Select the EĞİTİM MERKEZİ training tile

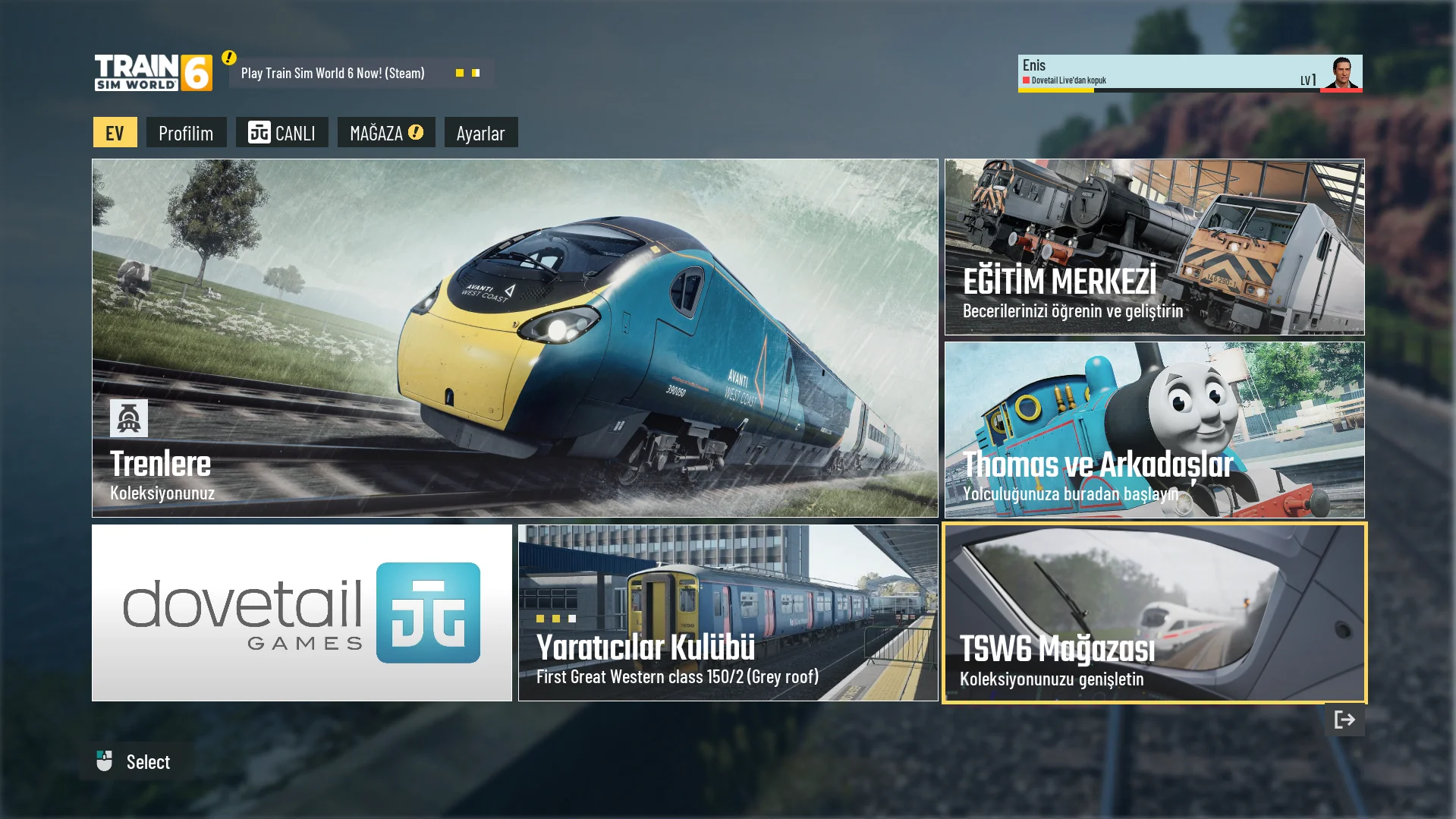[x=1153, y=247]
